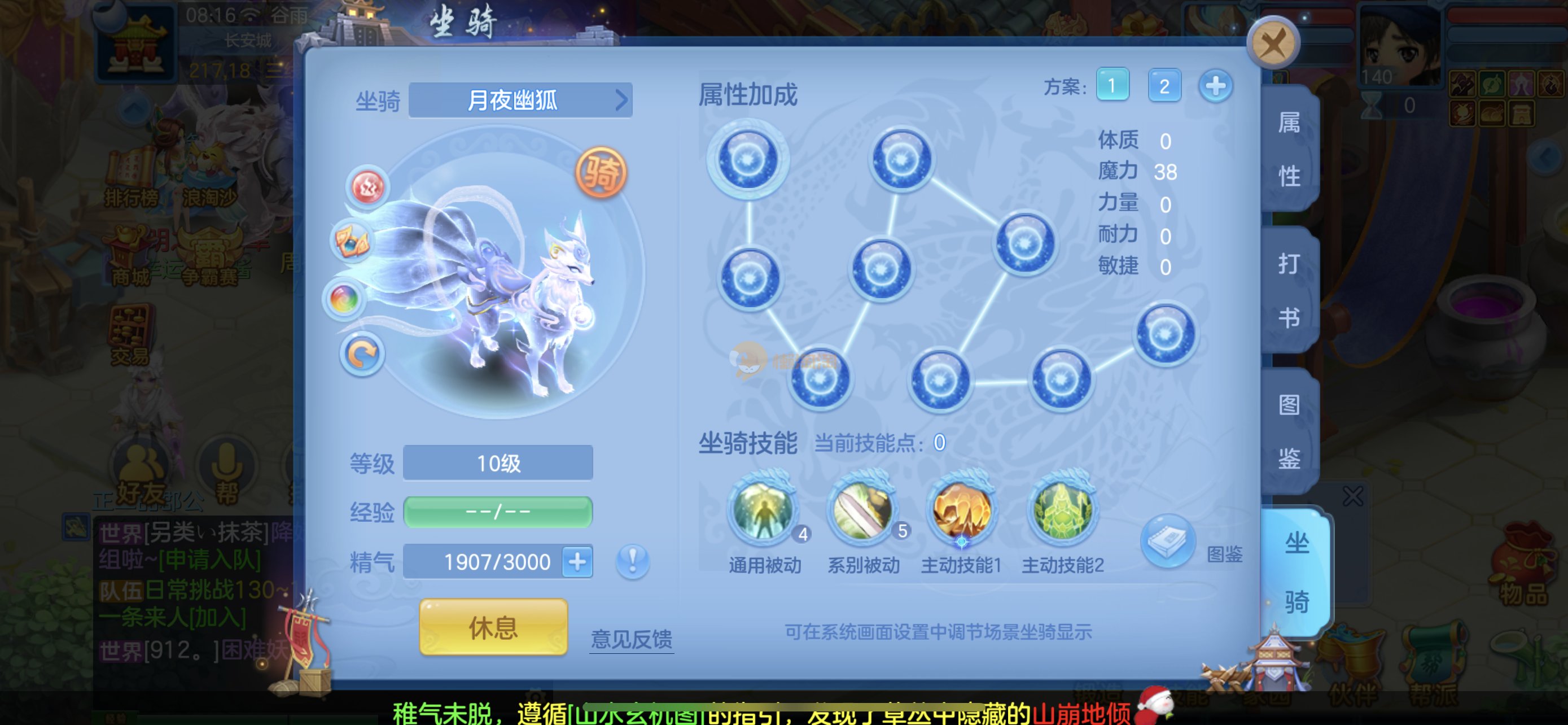Open the 图鉴 side tab
1568x725 pixels.
click(1289, 431)
